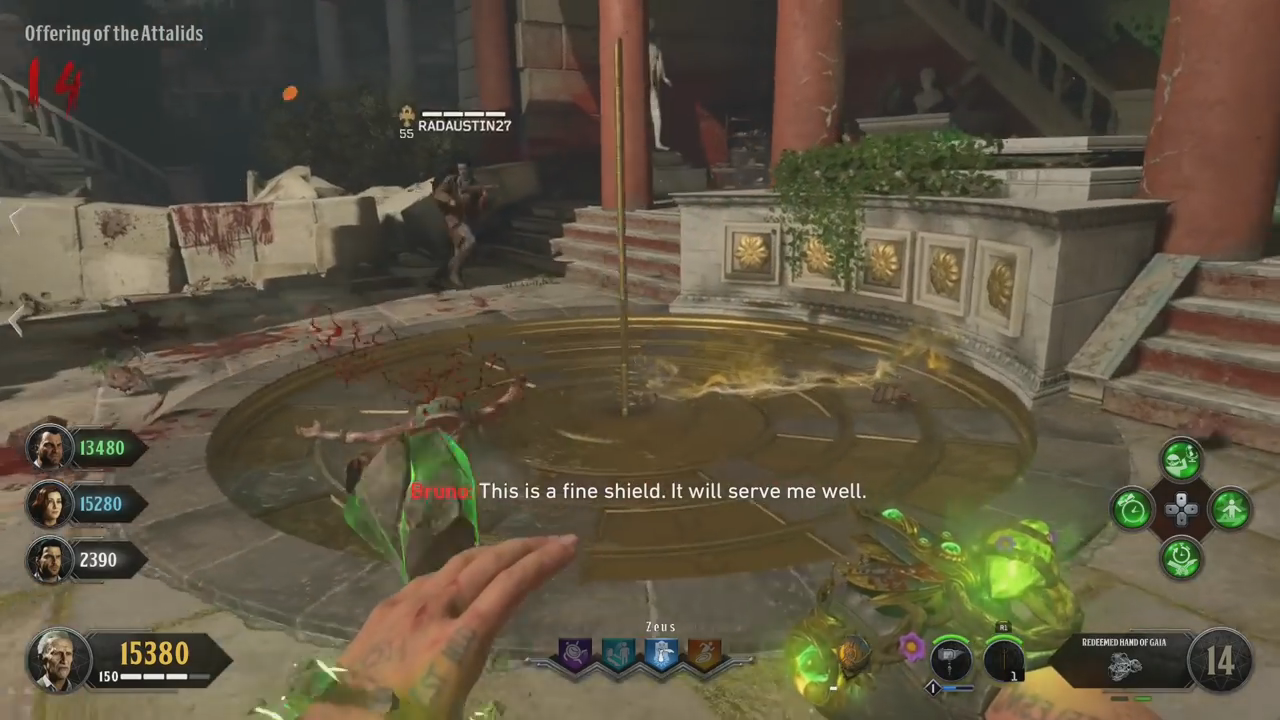Select the teammate portrait with 13480 points

coord(48,448)
